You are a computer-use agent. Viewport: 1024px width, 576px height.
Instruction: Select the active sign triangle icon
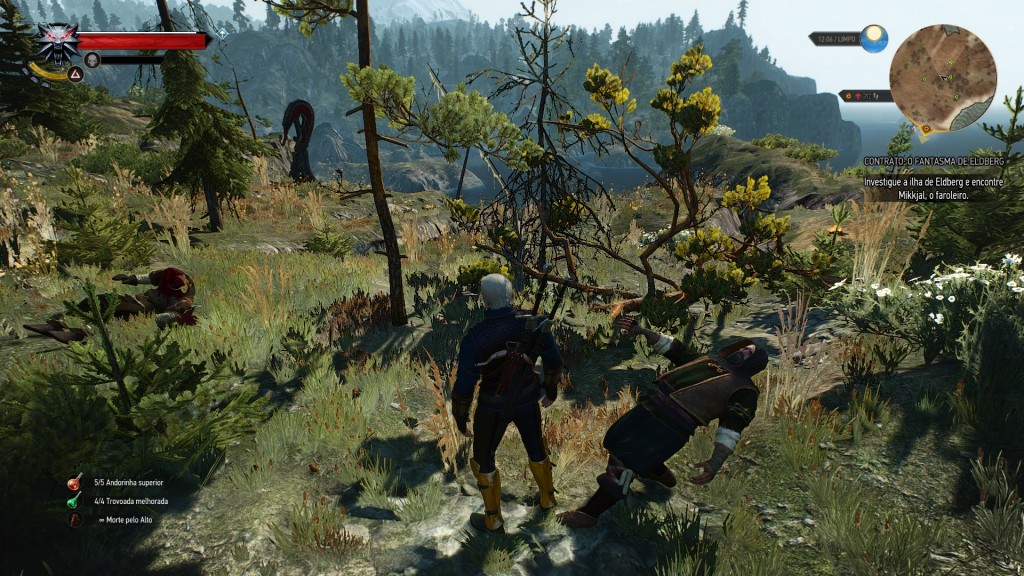pyautogui.click(x=75, y=72)
